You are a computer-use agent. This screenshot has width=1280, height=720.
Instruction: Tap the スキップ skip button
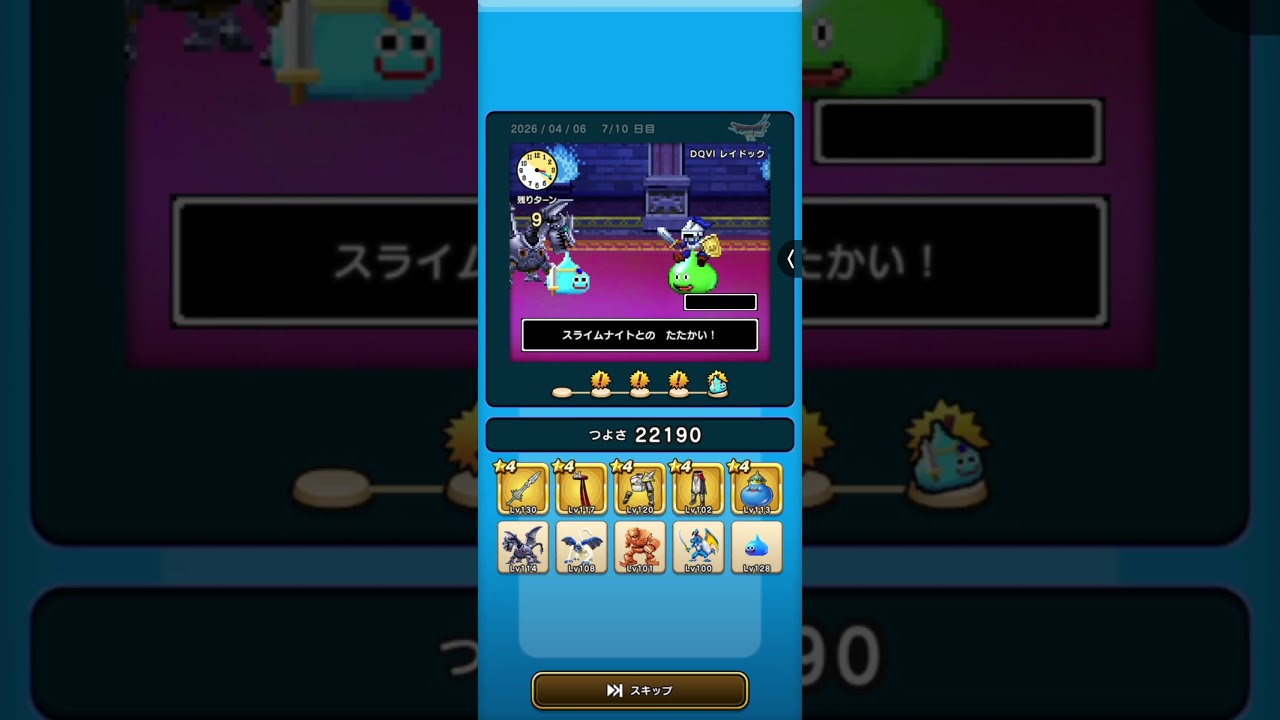[640, 690]
